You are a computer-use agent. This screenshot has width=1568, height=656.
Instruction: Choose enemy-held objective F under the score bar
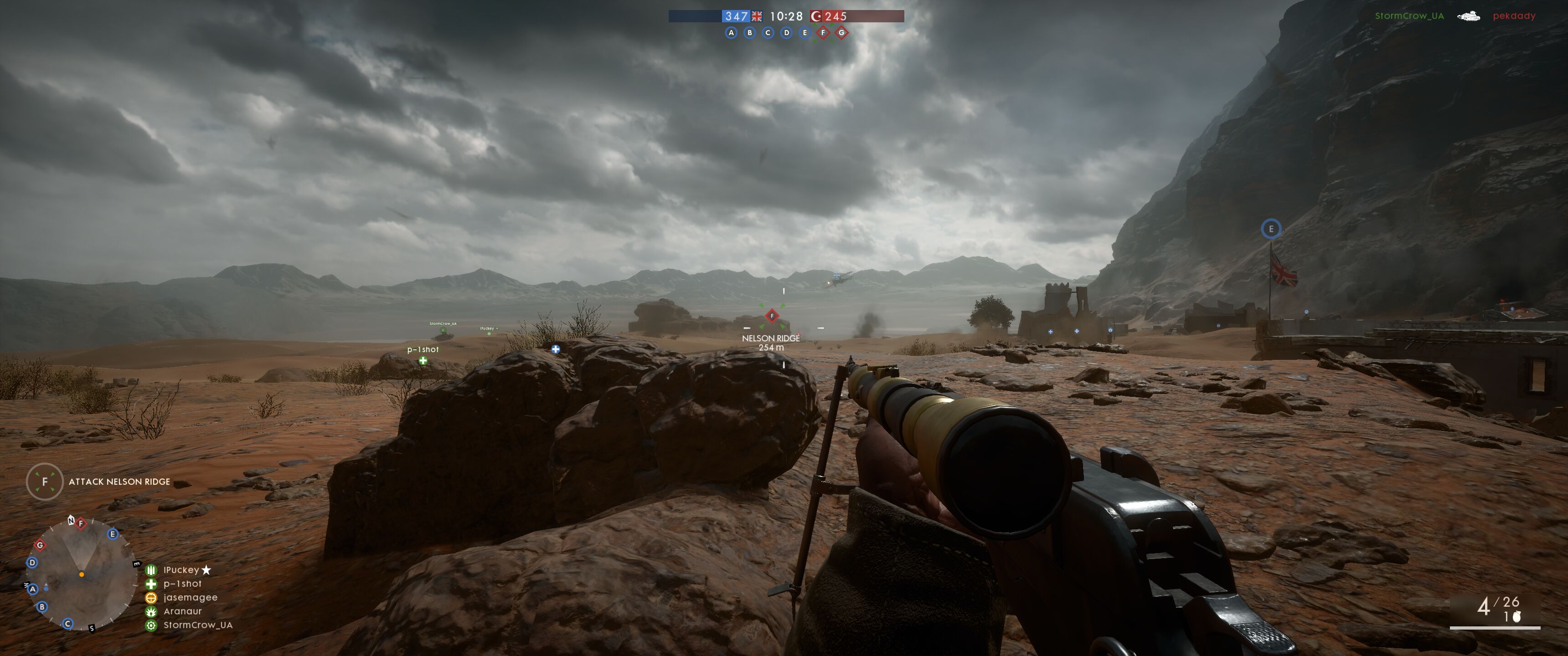tap(823, 33)
